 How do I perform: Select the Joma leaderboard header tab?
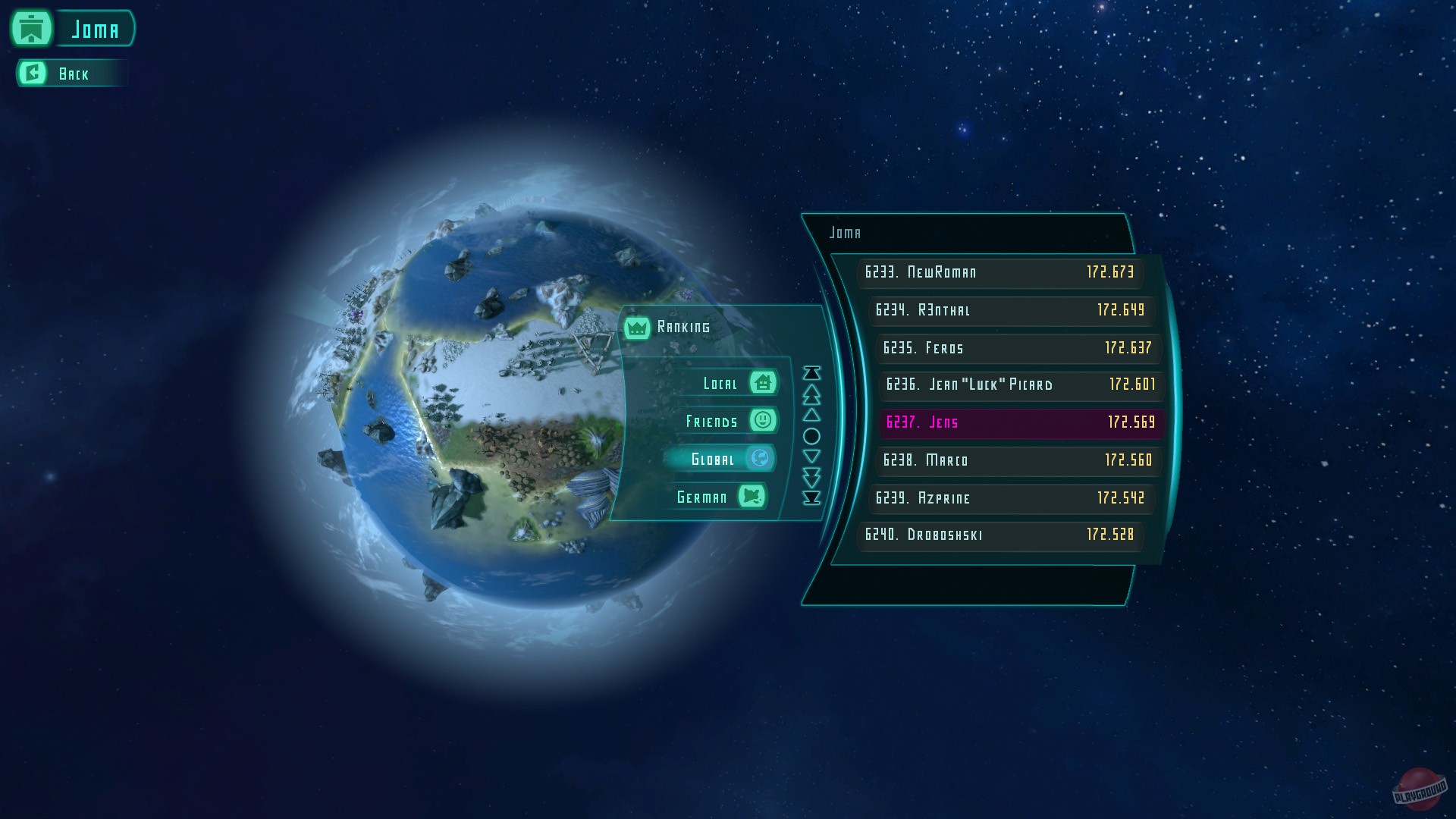(847, 233)
